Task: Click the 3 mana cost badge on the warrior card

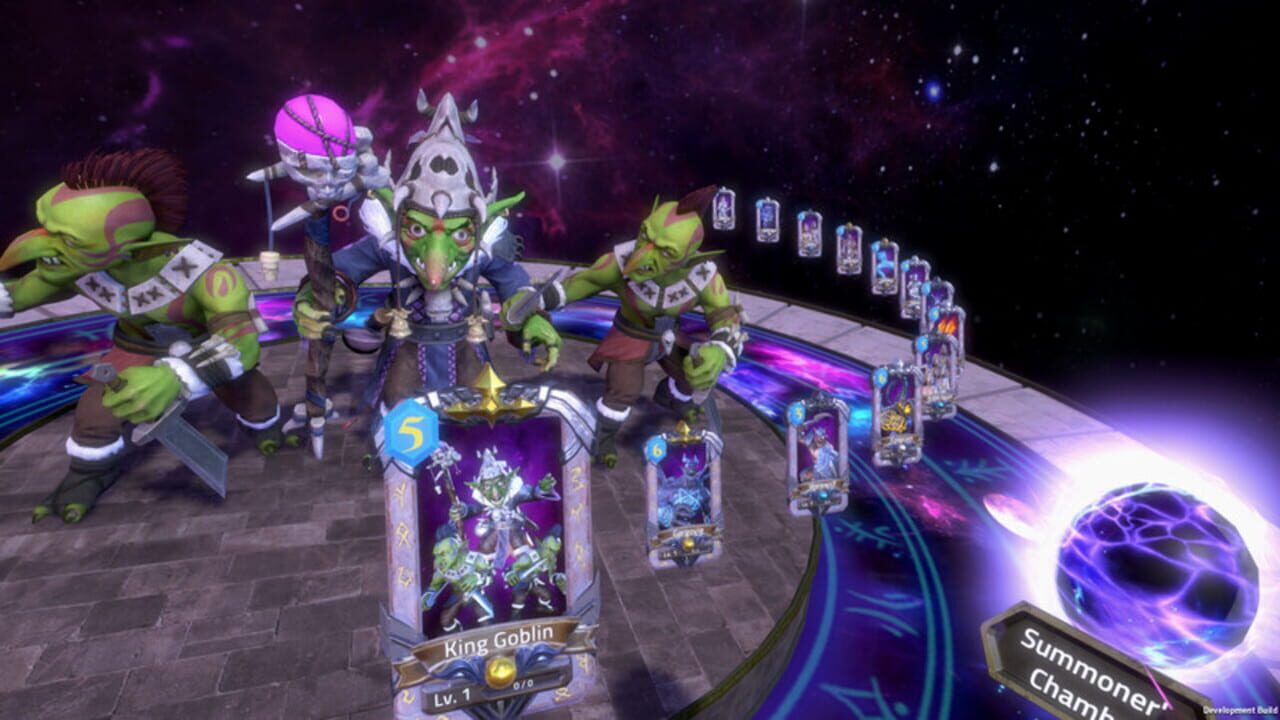Action: tap(797, 412)
